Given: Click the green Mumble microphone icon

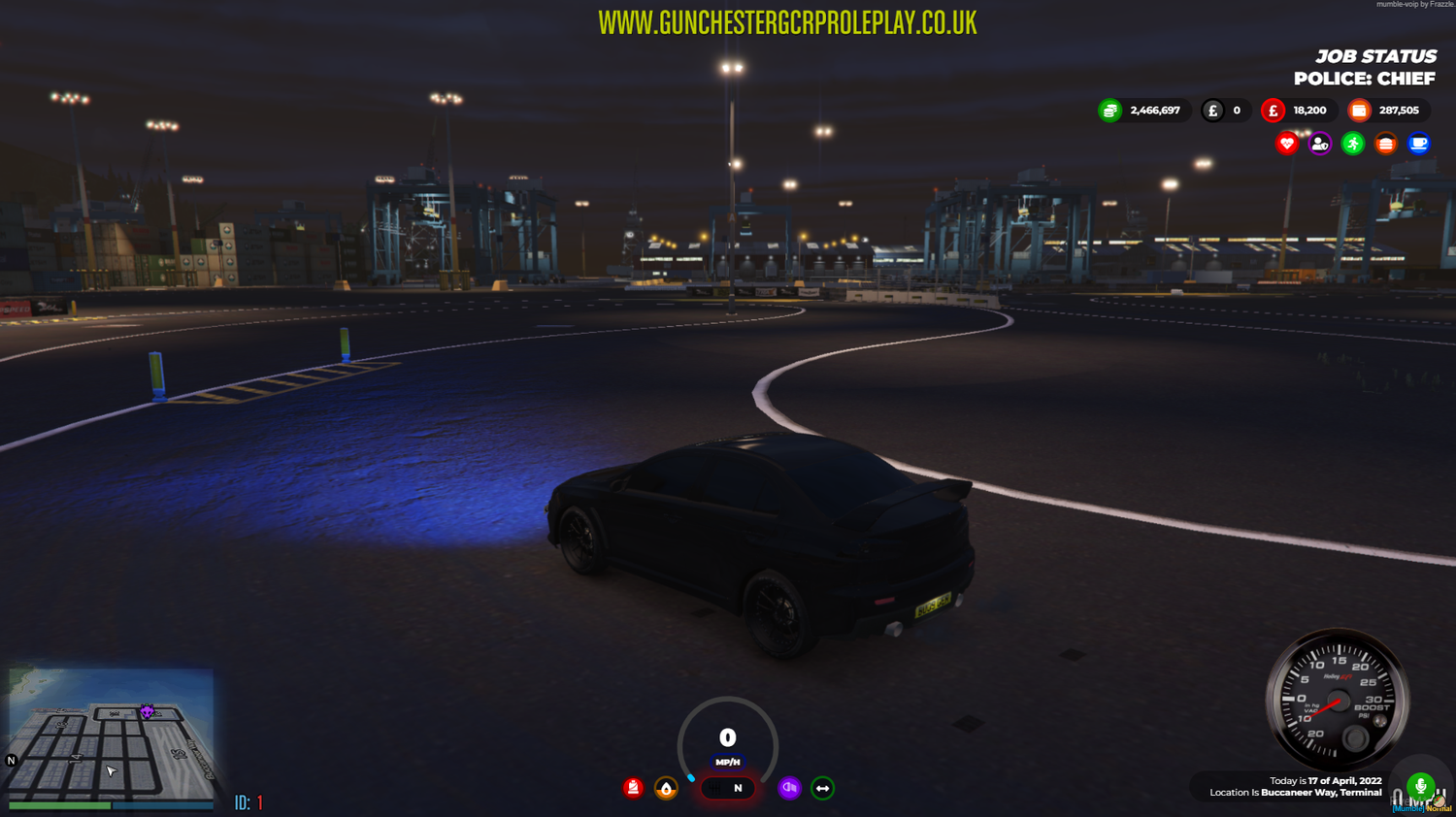Looking at the screenshot, I should coord(1420,786).
